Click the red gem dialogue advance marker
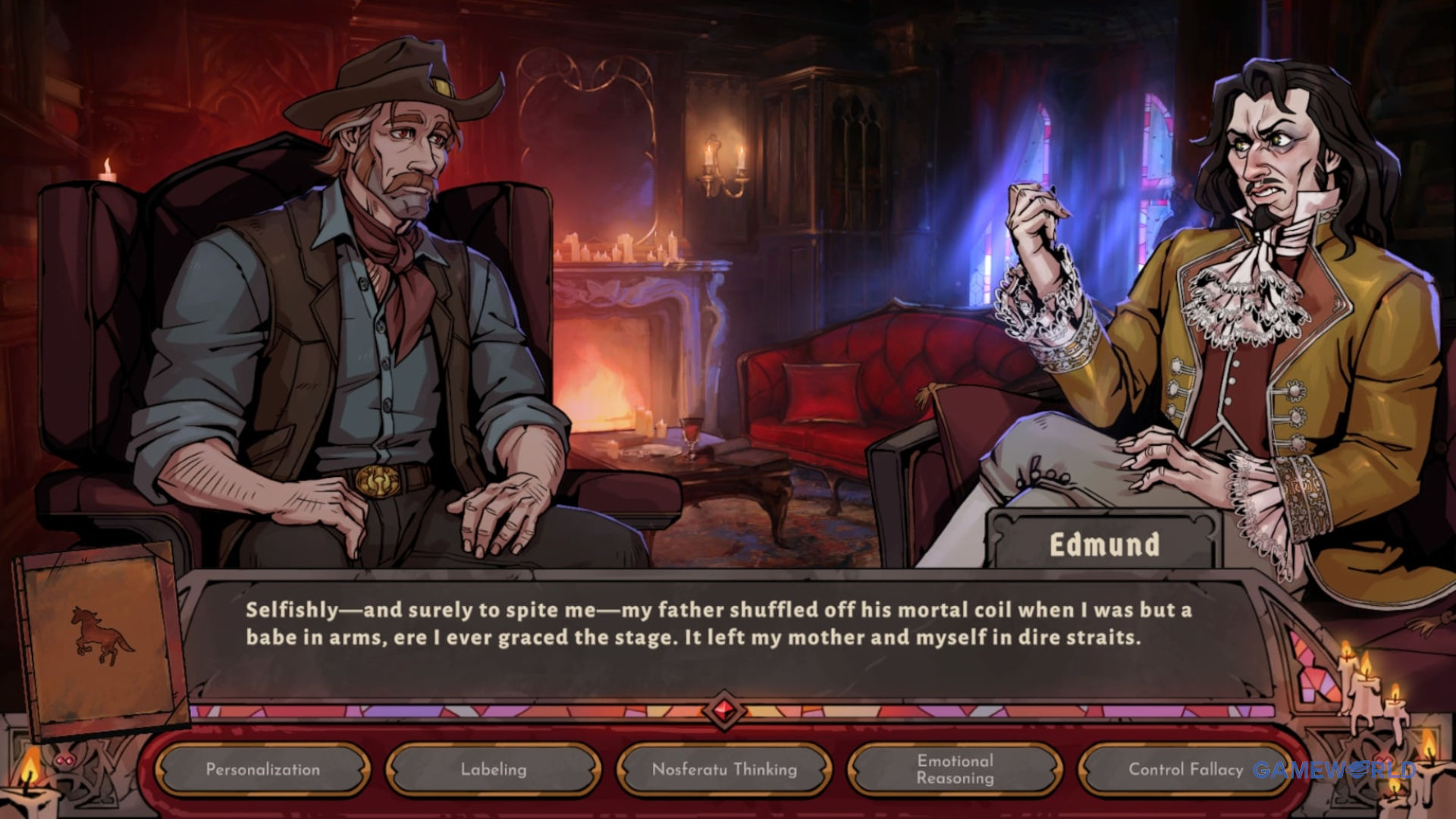1456x819 pixels. point(723,711)
